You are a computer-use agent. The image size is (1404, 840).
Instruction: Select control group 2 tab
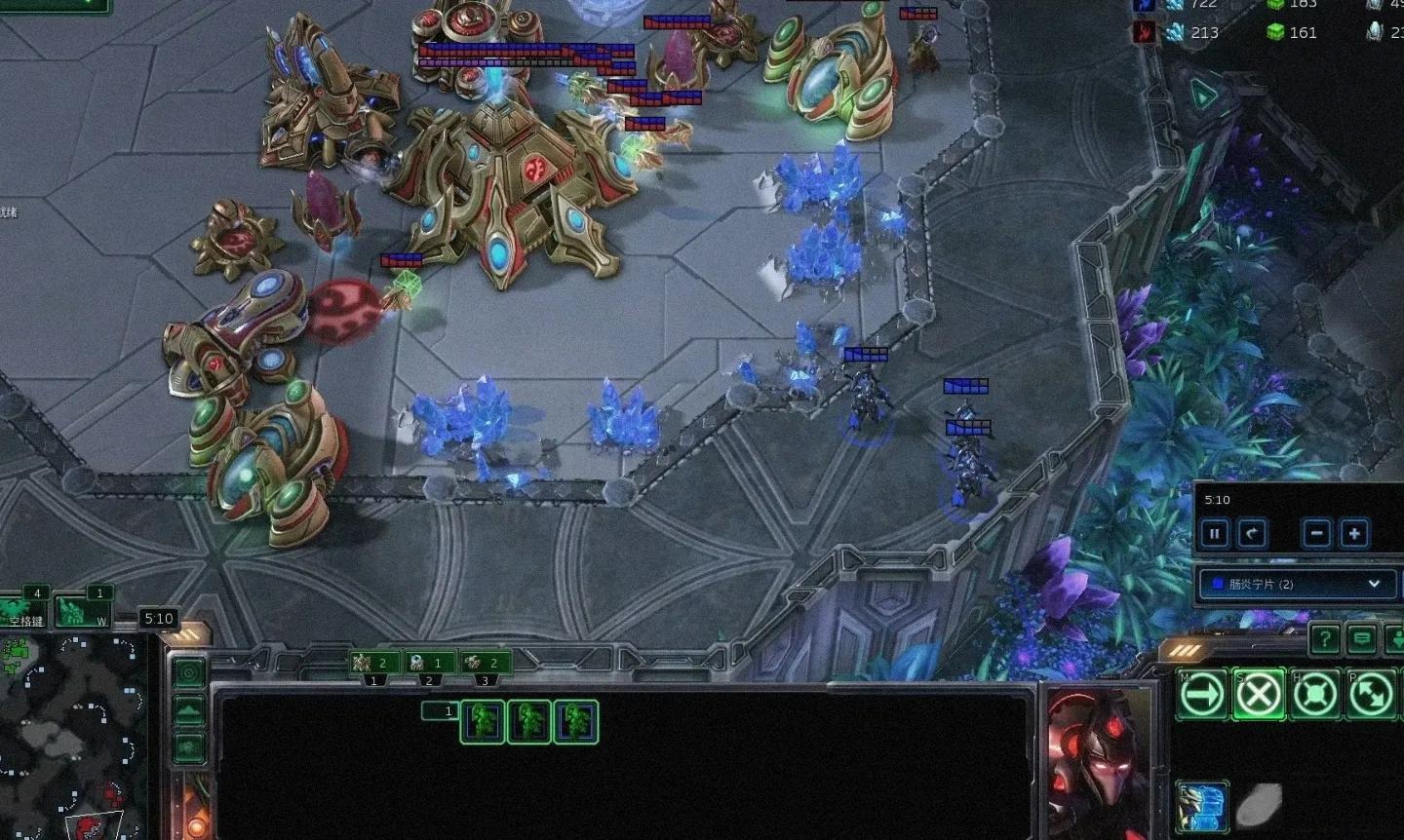tap(430, 664)
